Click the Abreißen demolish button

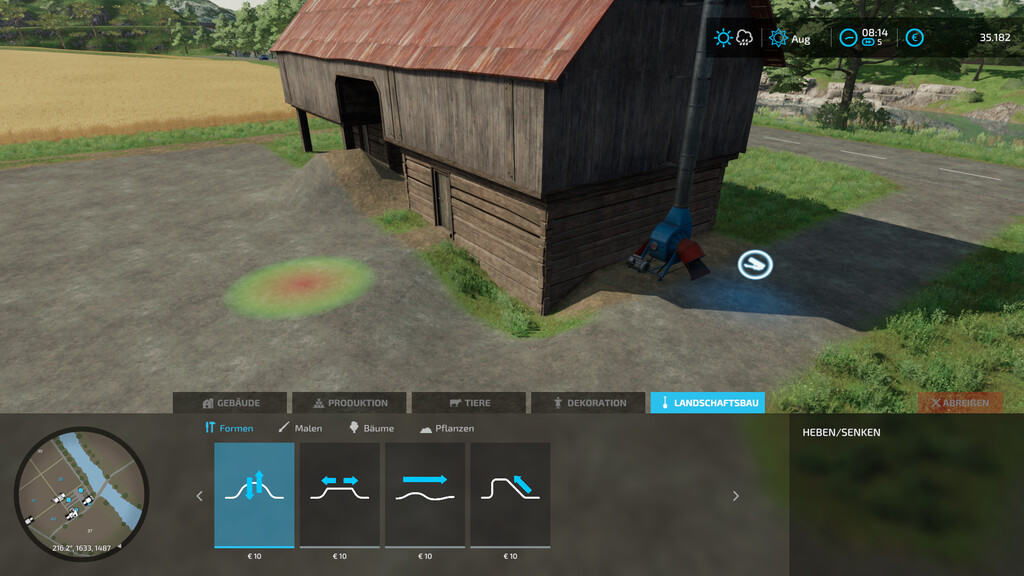960,403
